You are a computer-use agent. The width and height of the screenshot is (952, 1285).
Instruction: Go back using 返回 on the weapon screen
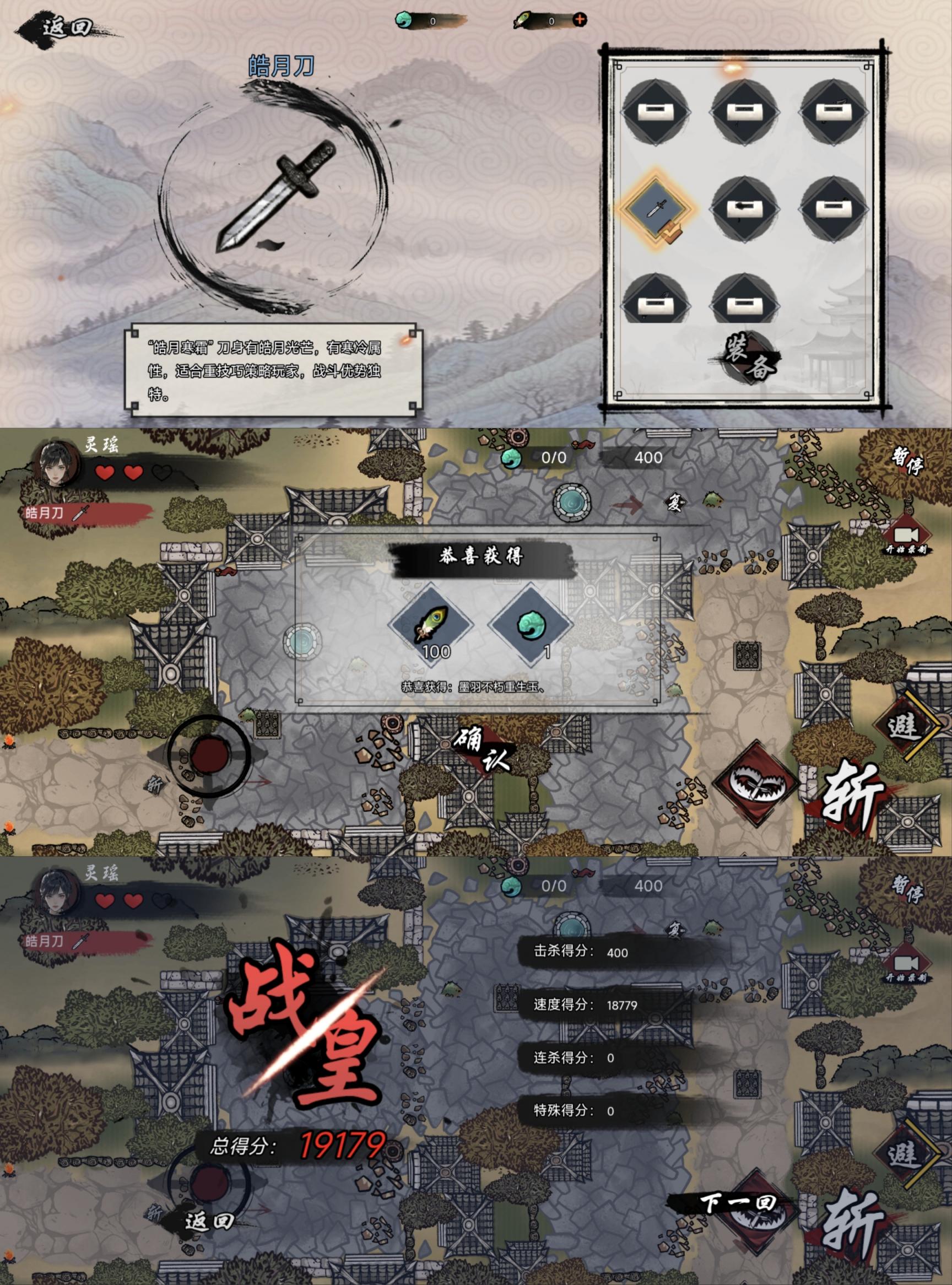[x=66, y=27]
